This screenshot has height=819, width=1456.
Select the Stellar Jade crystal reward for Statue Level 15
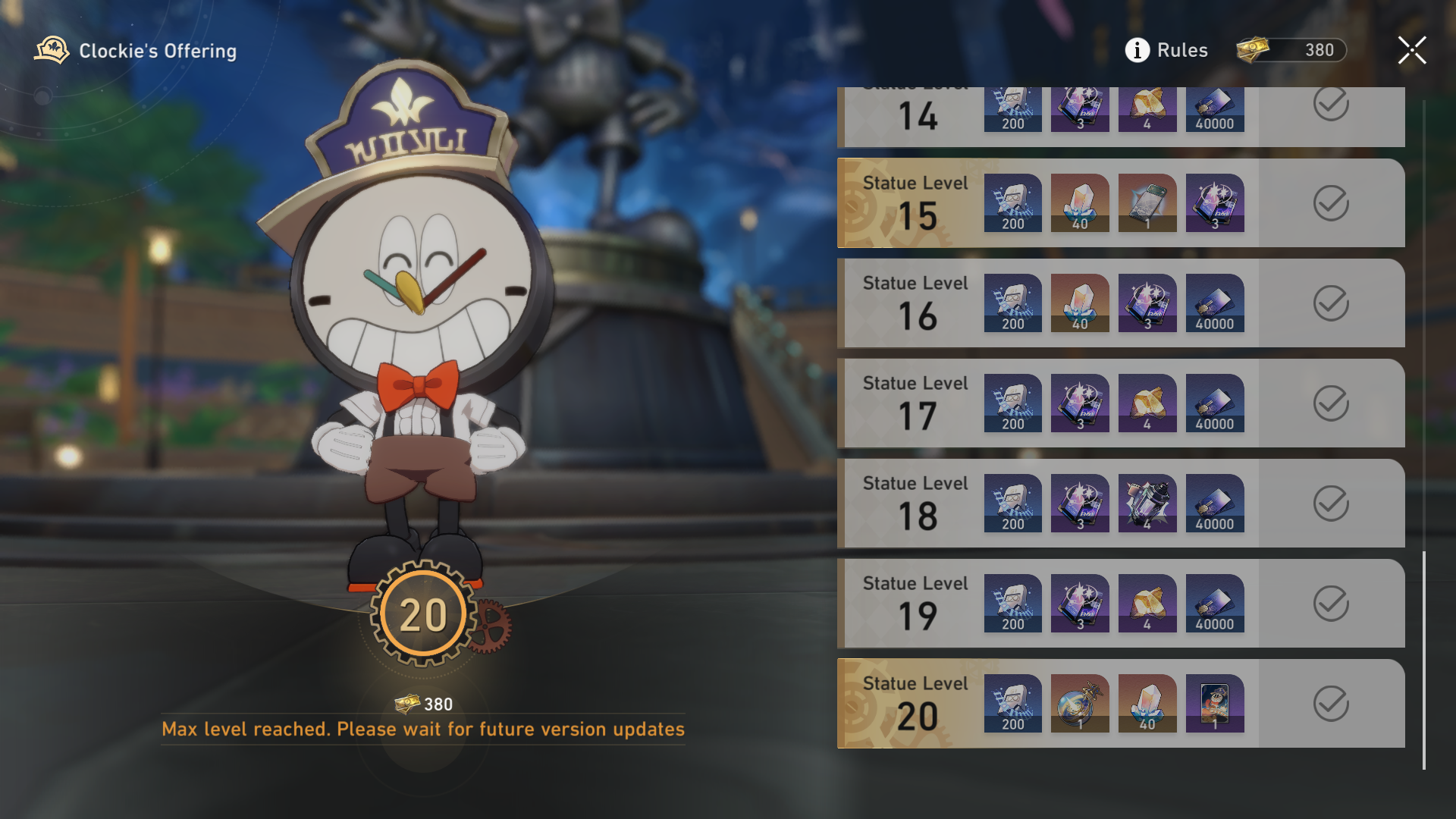pos(1080,203)
